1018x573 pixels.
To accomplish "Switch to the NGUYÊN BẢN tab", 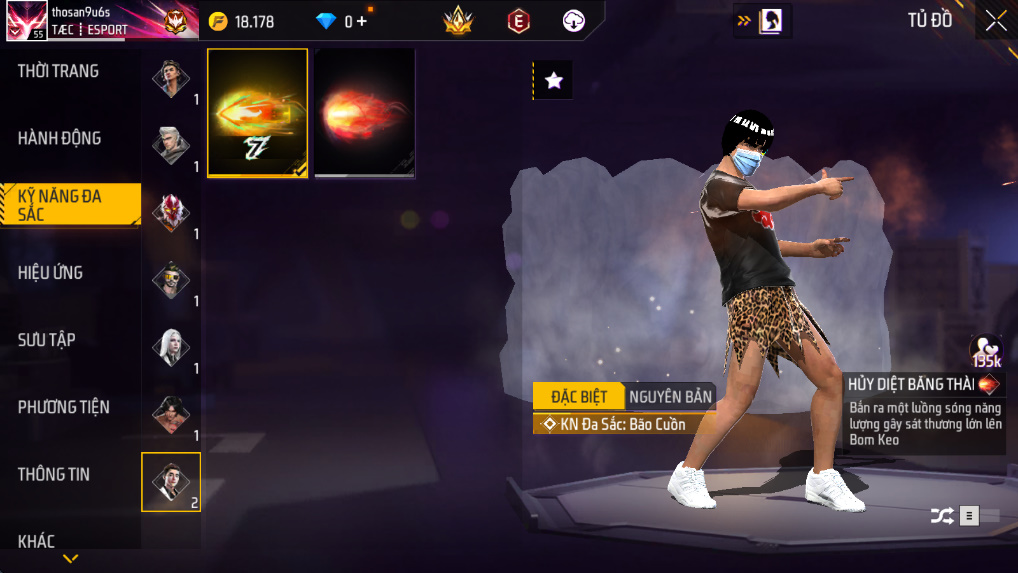I will pos(670,397).
